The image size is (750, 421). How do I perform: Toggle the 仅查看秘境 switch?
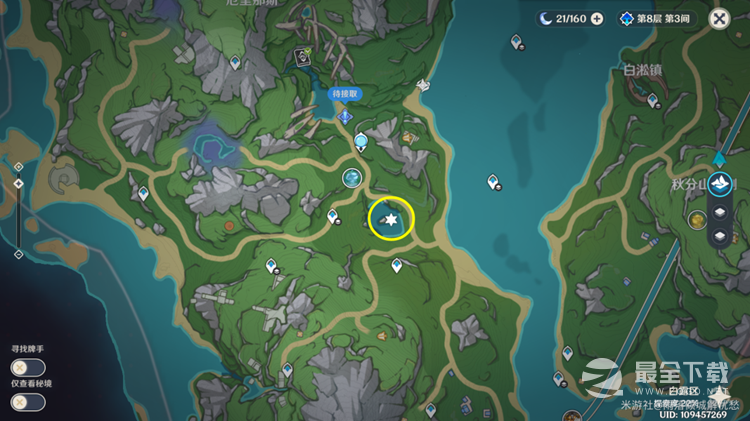28,401
